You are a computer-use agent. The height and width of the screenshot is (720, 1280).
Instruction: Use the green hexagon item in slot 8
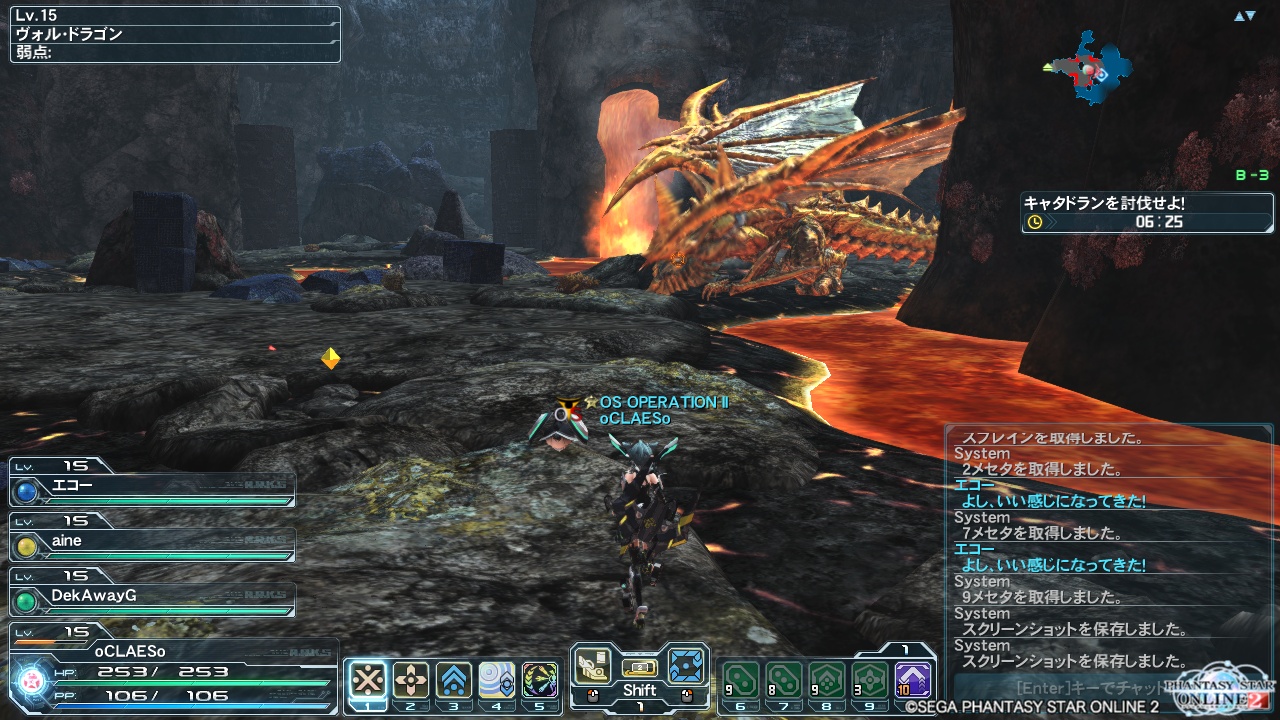[827, 680]
